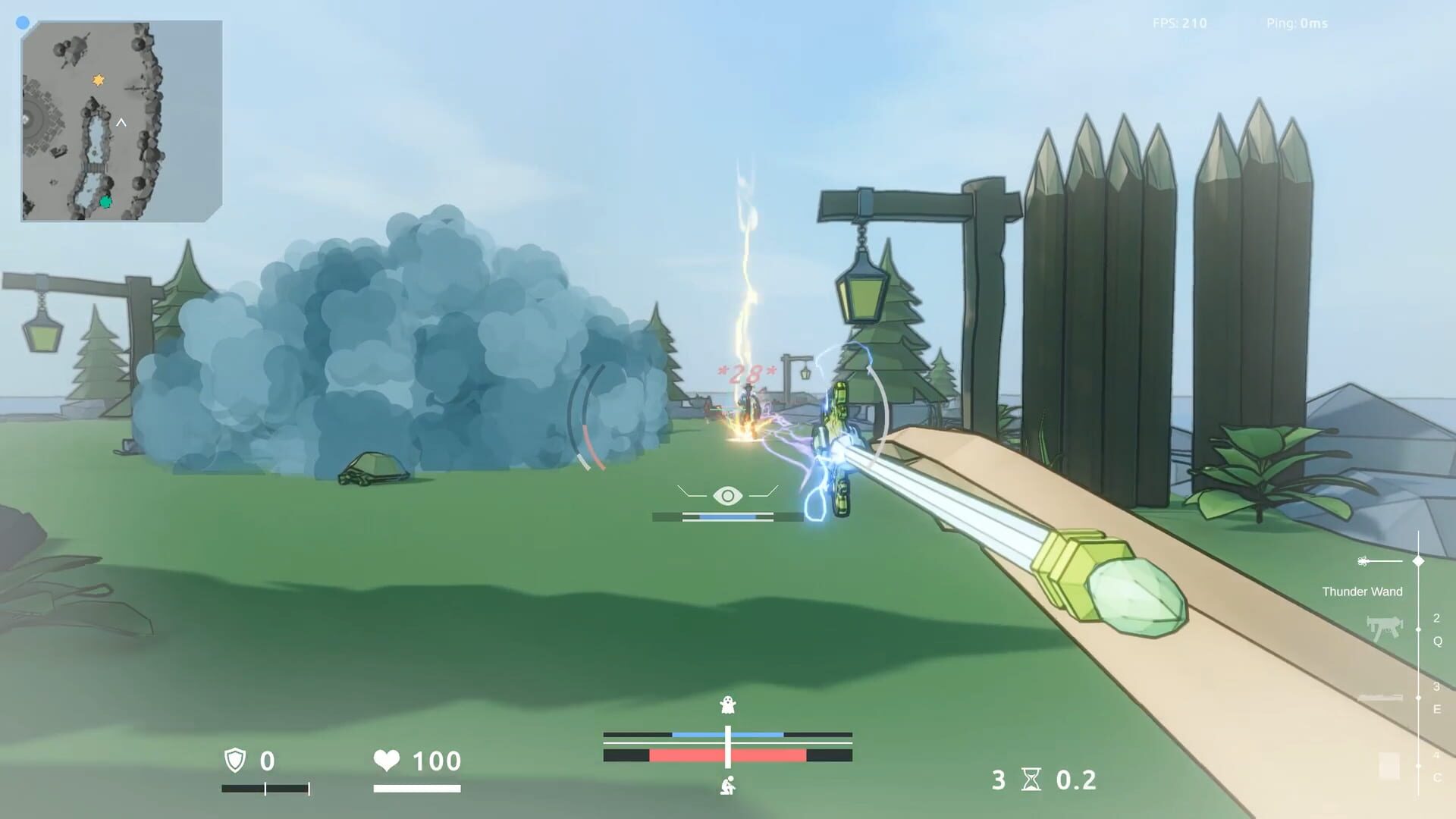The image size is (1456, 819).
Task: Click the ghost icon above the center bar
Action: [726, 705]
